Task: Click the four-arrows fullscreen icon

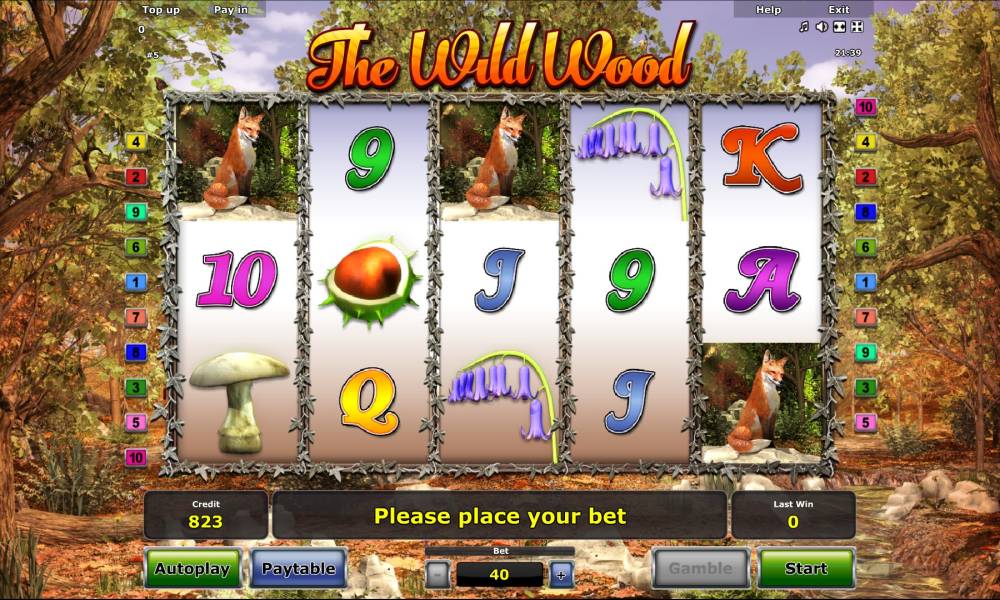Action: point(858,27)
